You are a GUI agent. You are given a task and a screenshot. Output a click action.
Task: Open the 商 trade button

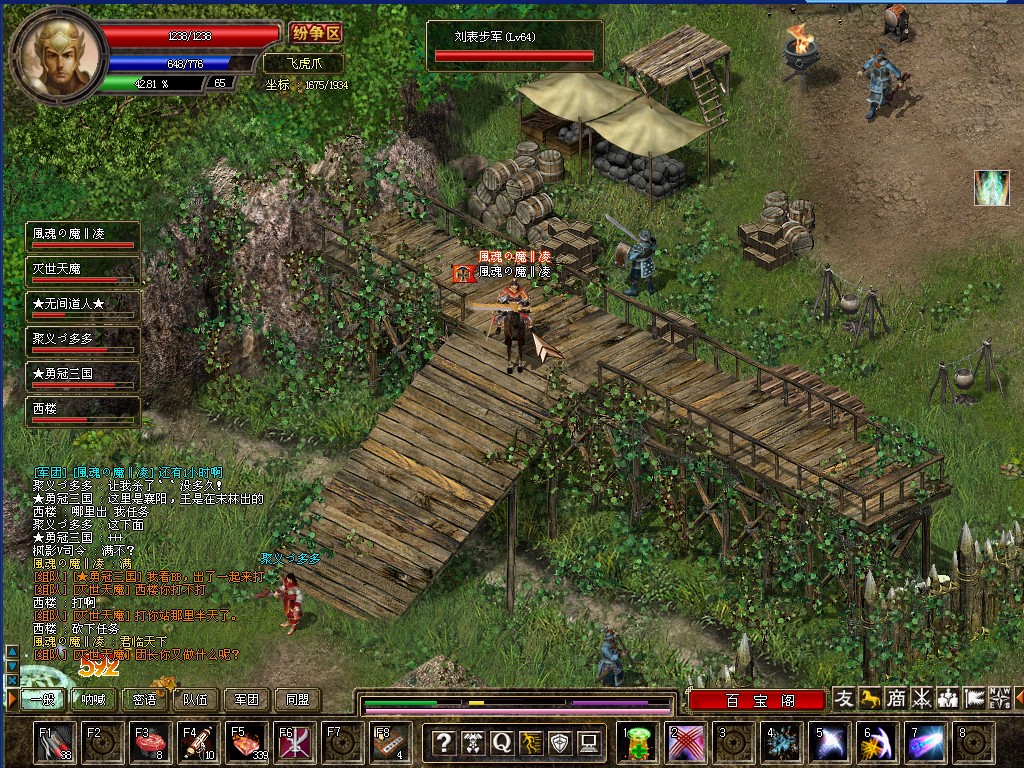(897, 699)
